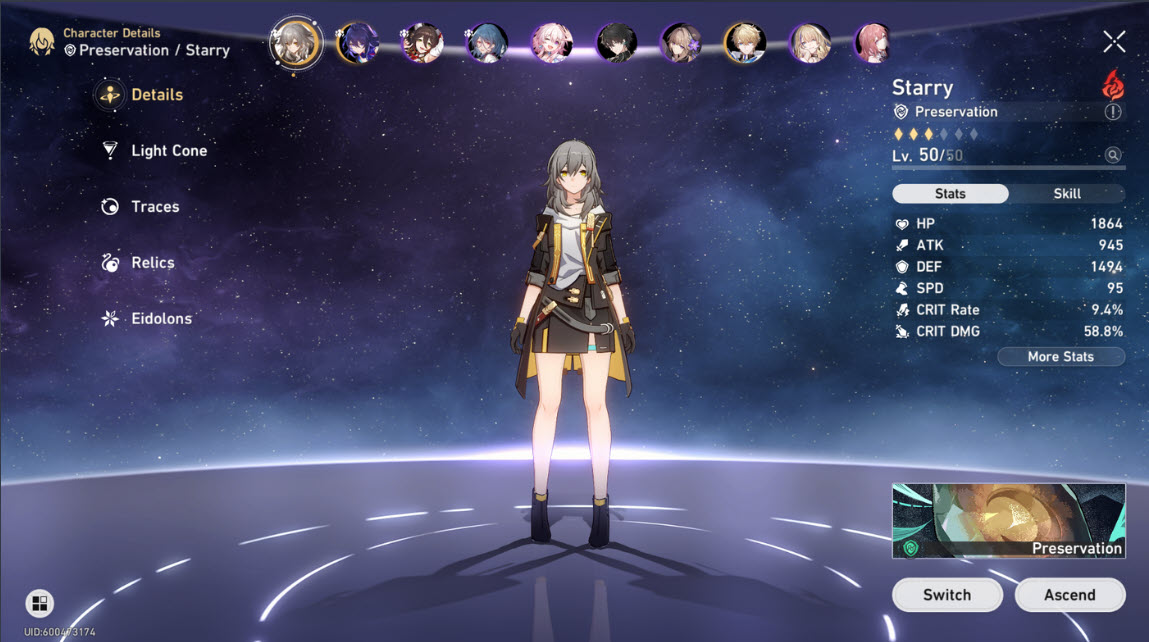1149x642 pixels.
Task: Open the four-square grid icon
Action: coord(39,602)
